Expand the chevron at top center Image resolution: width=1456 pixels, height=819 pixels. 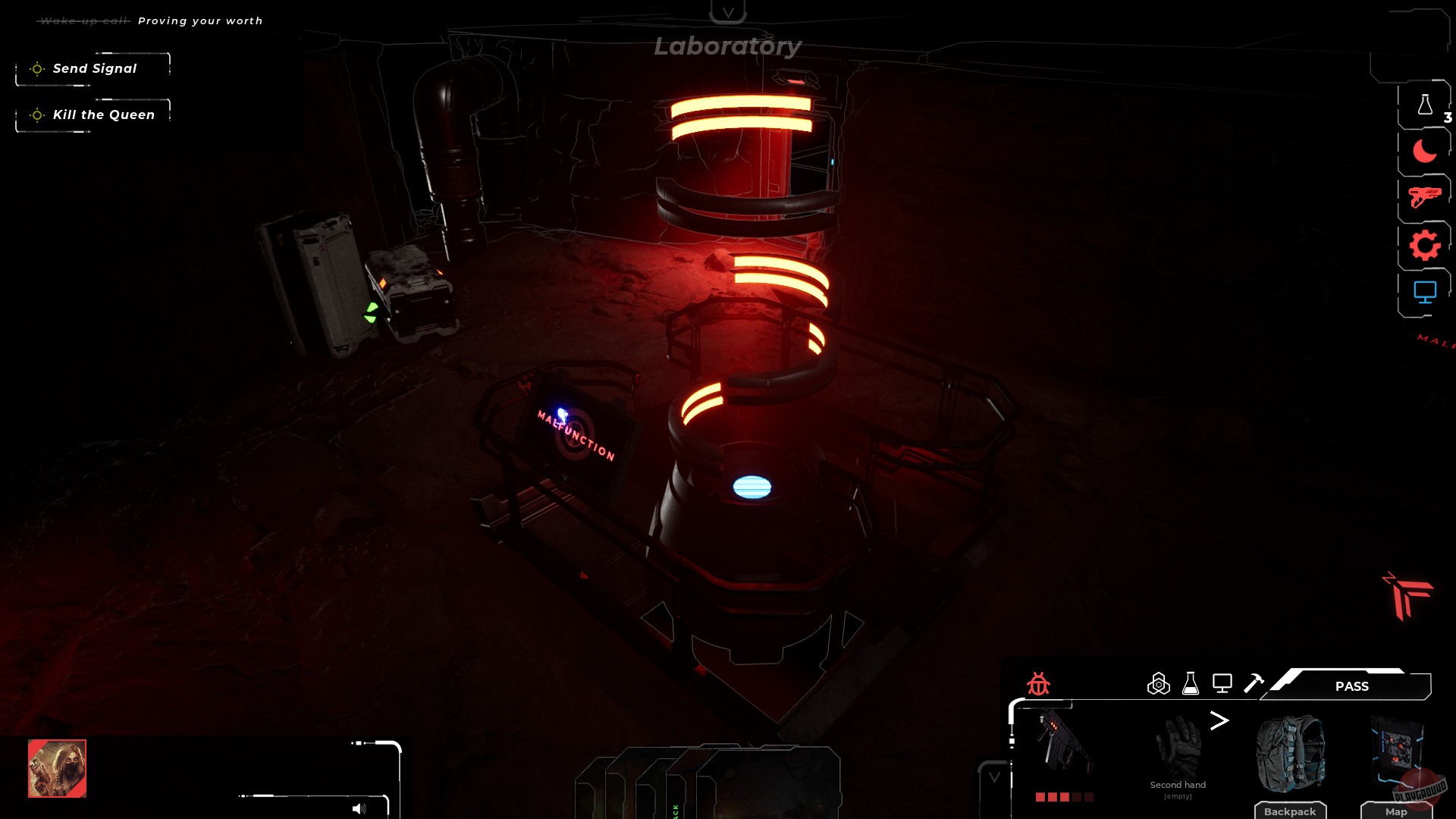[x=729, y=11]
